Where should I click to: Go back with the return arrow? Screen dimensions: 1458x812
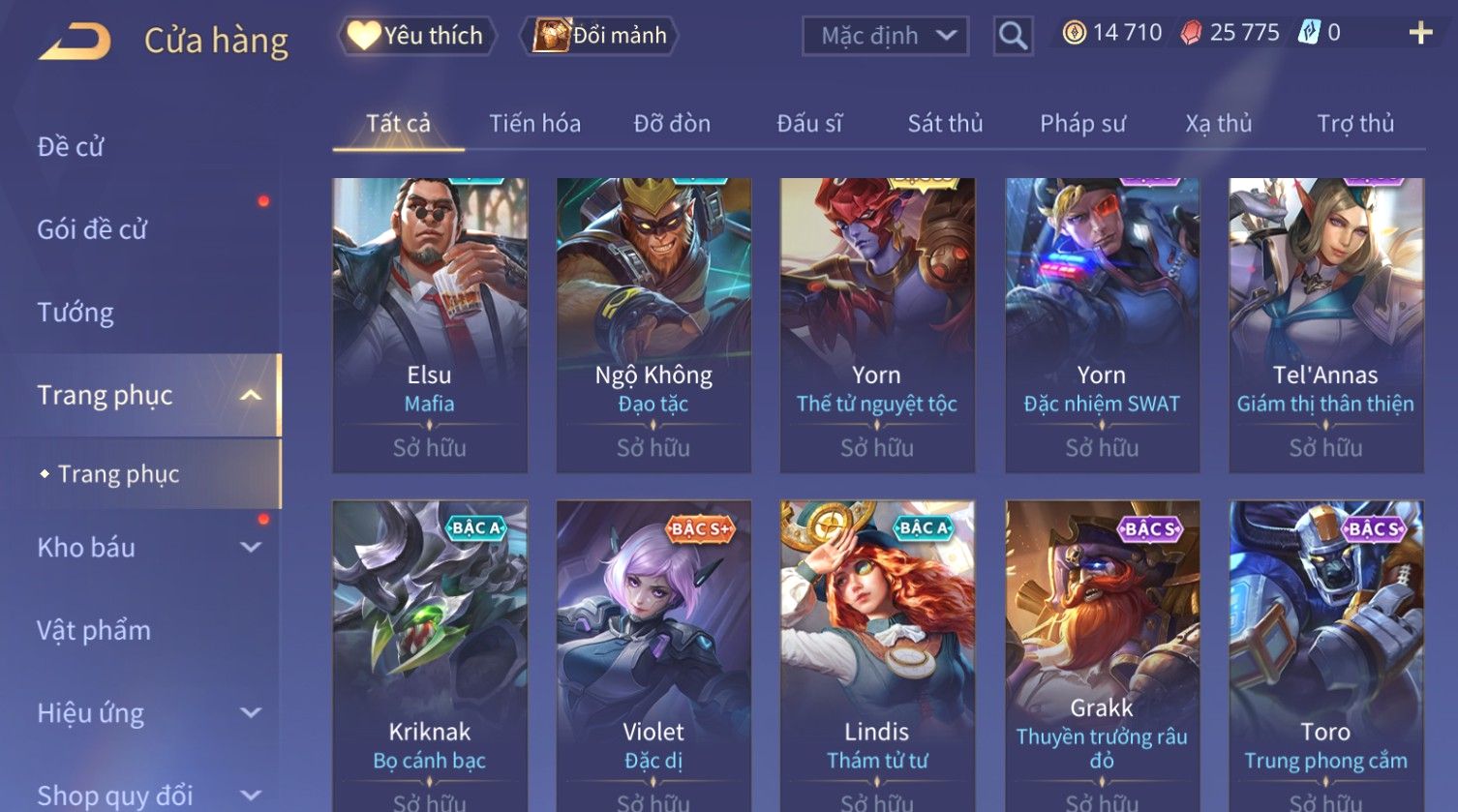coord(75,42)
